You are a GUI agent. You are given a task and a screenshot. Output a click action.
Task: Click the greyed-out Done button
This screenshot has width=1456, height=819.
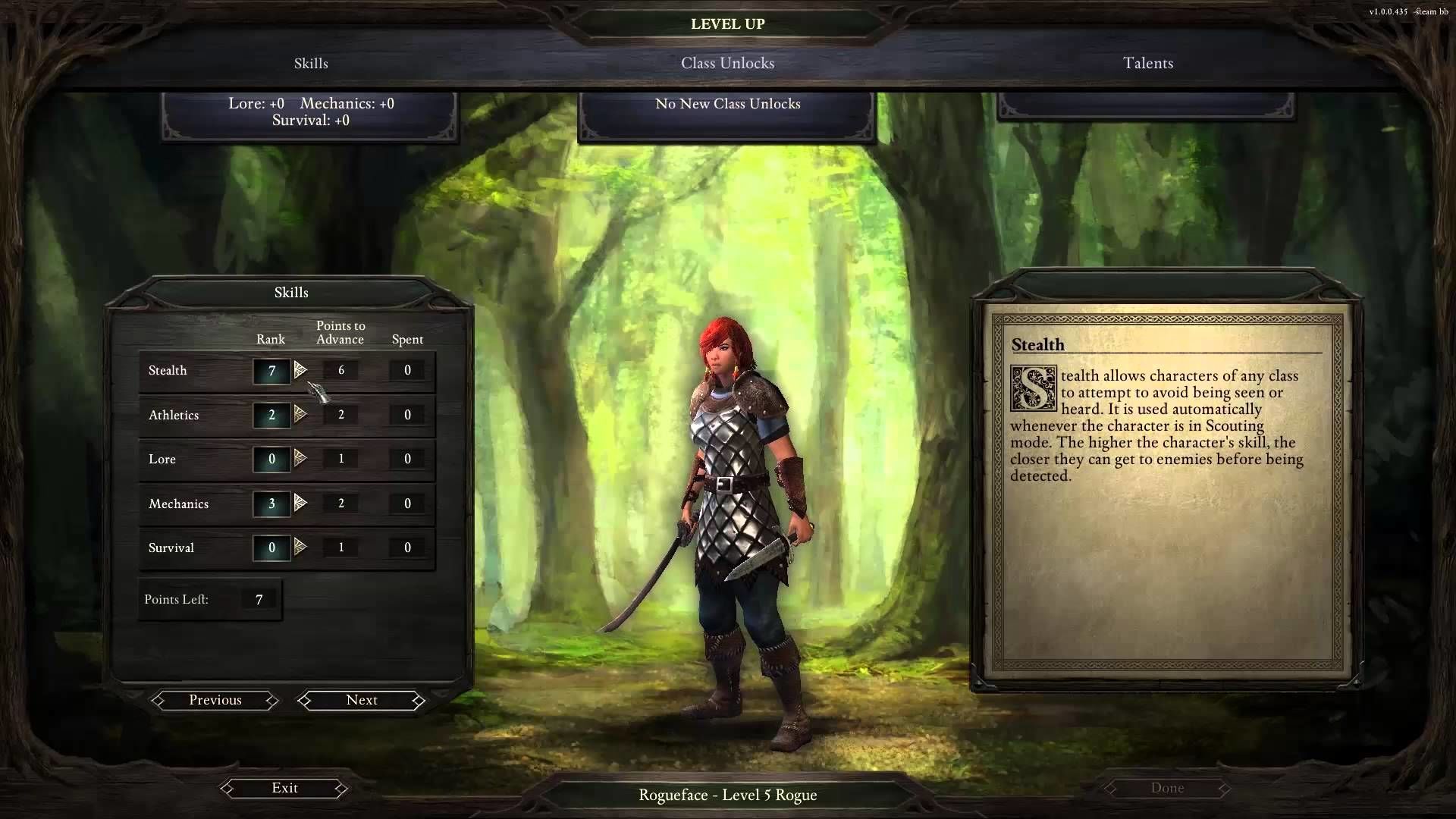click(x=1167, y=788)
